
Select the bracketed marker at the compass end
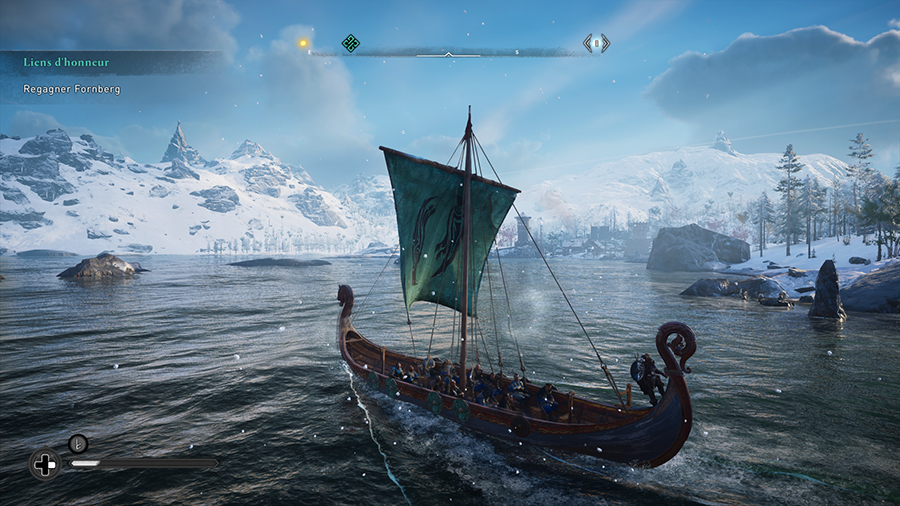point(597,43)
